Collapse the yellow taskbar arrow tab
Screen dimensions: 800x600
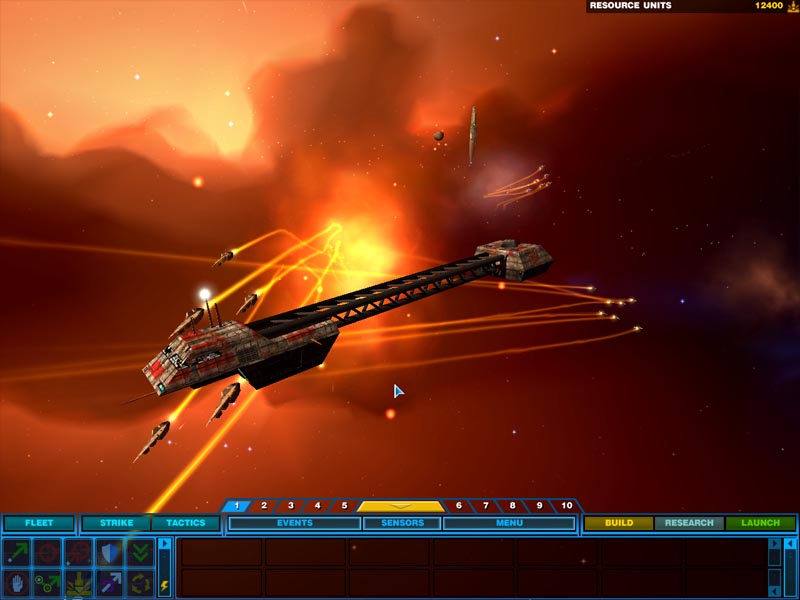coord(400,506)
